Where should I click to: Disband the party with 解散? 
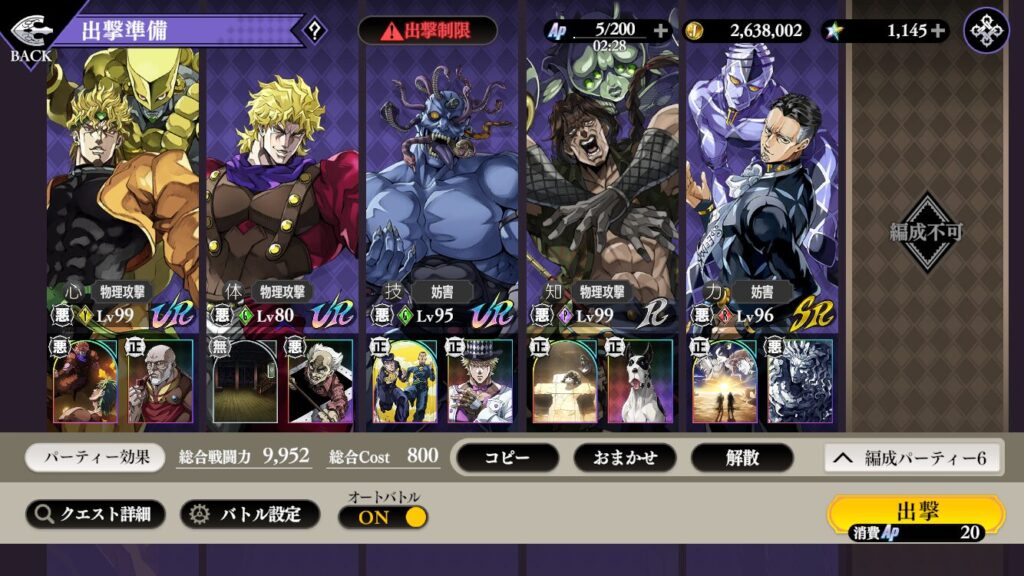click(742, 458)
